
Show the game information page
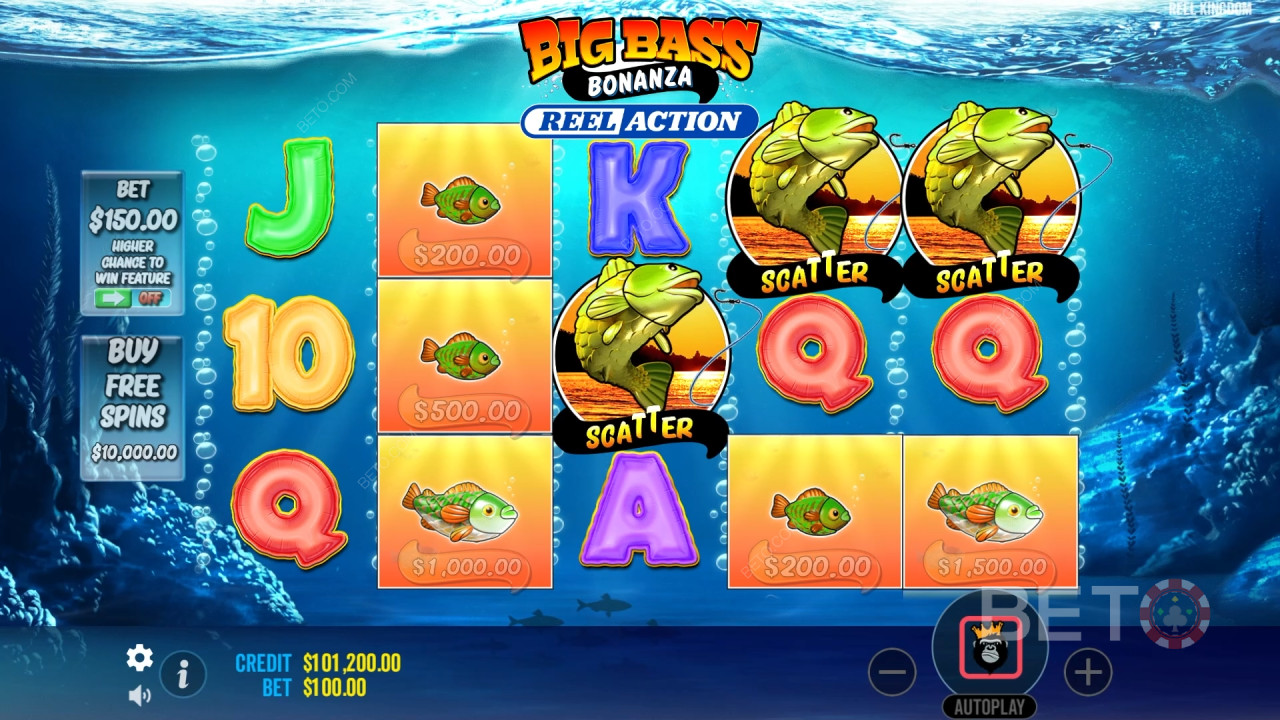[x=183, y=675]
